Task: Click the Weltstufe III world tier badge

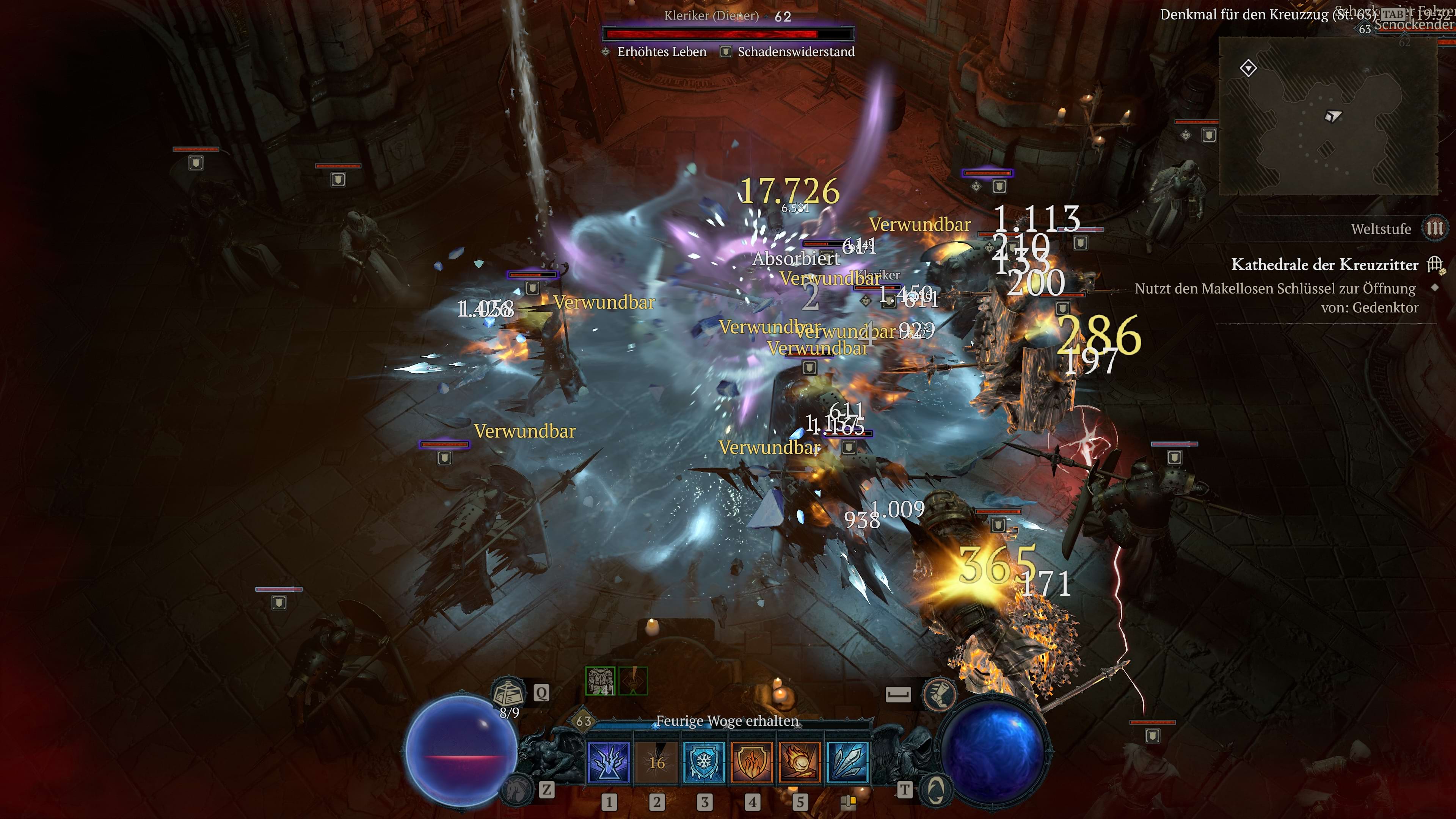Action: 1434,228
